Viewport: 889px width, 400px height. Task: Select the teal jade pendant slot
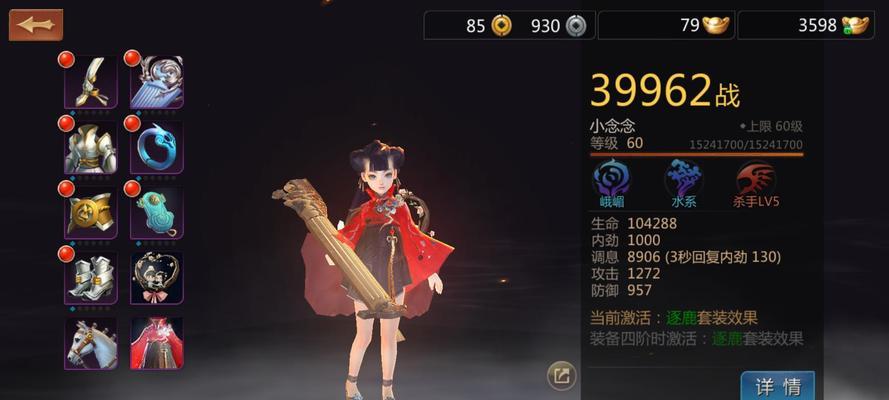click(x=157, y=212)
